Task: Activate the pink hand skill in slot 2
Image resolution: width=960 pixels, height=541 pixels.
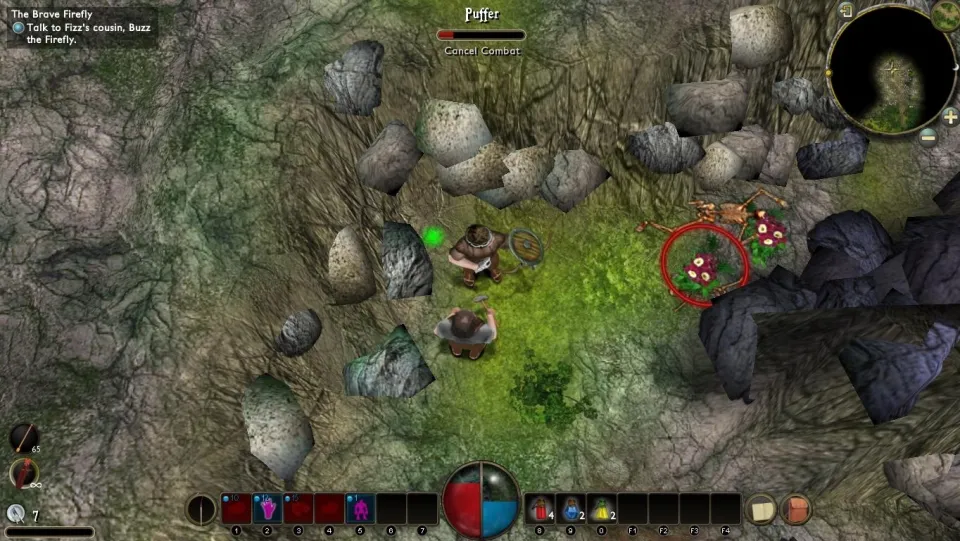Action: click(267, 509)
